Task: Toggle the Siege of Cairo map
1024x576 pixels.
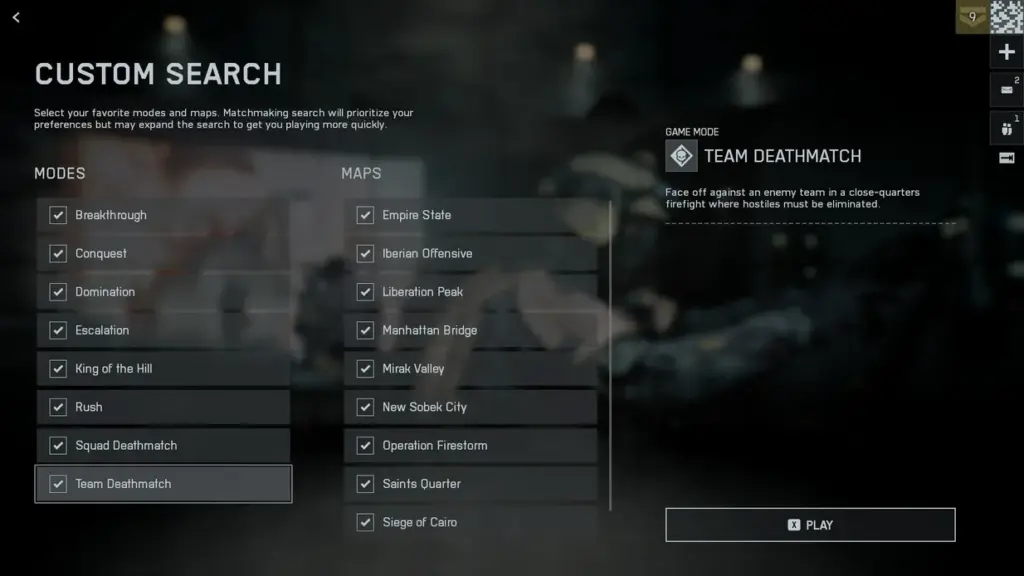Action: [365, 522]
